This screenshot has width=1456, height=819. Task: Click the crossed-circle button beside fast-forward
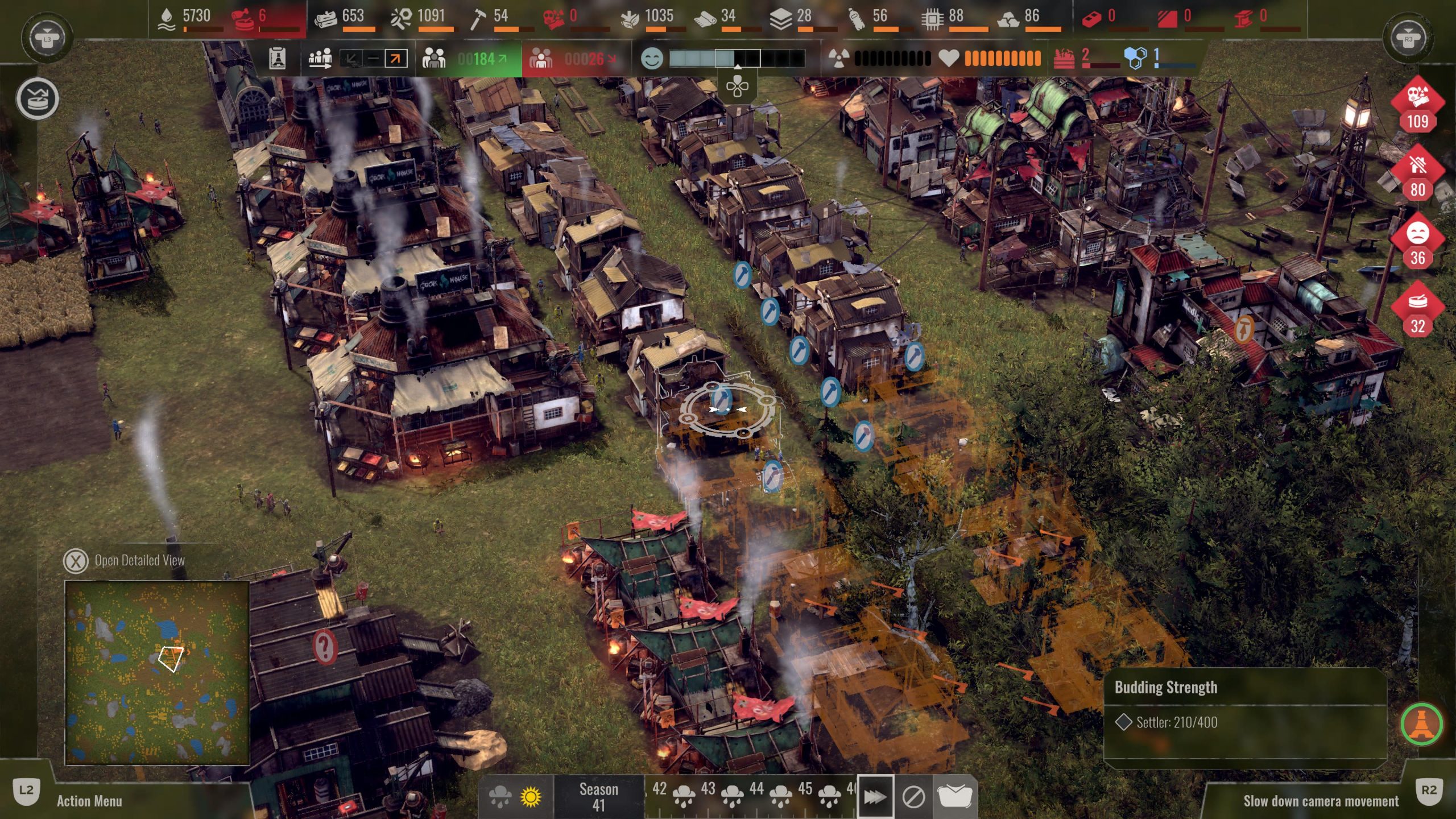[x=913, y=796]
